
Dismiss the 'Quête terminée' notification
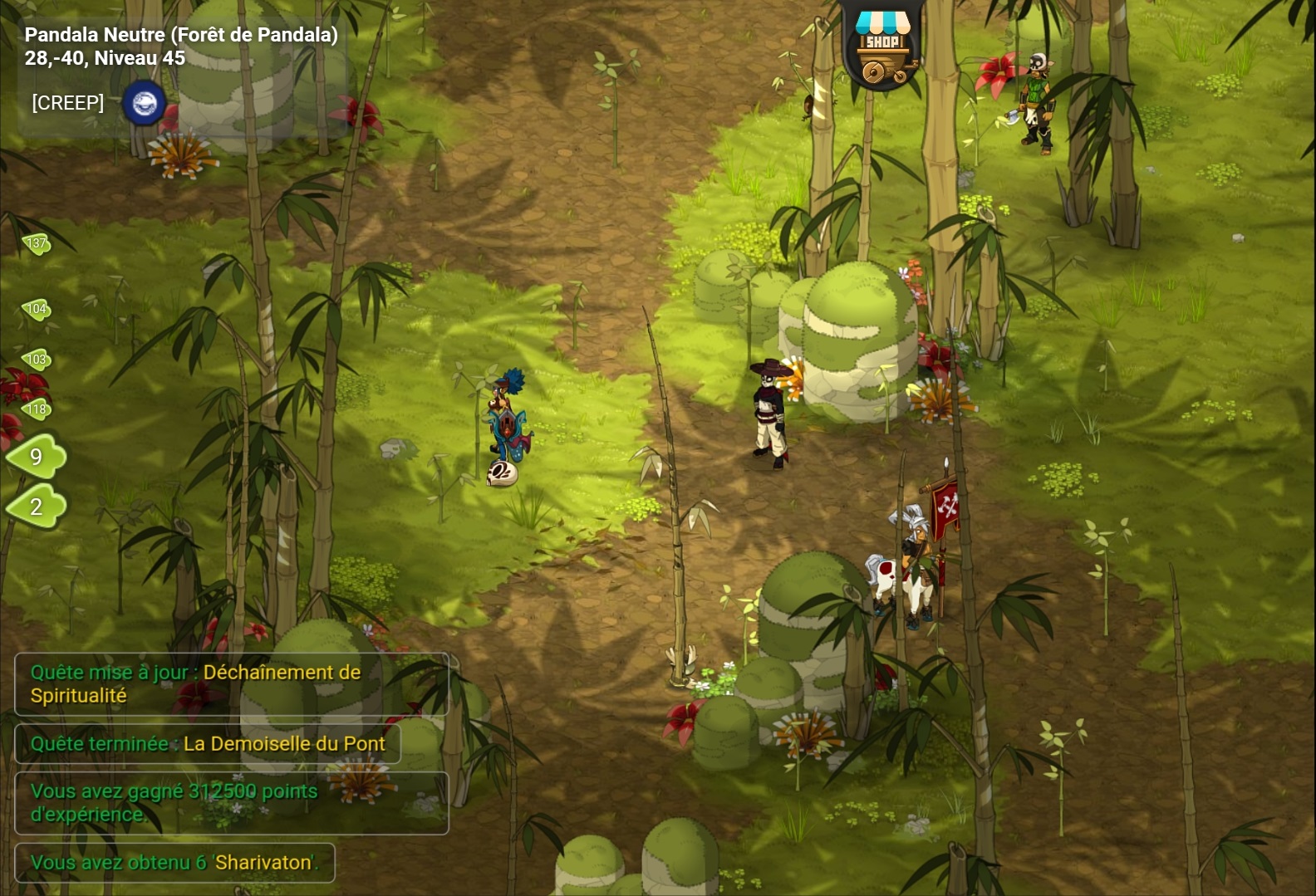point(207,744)
